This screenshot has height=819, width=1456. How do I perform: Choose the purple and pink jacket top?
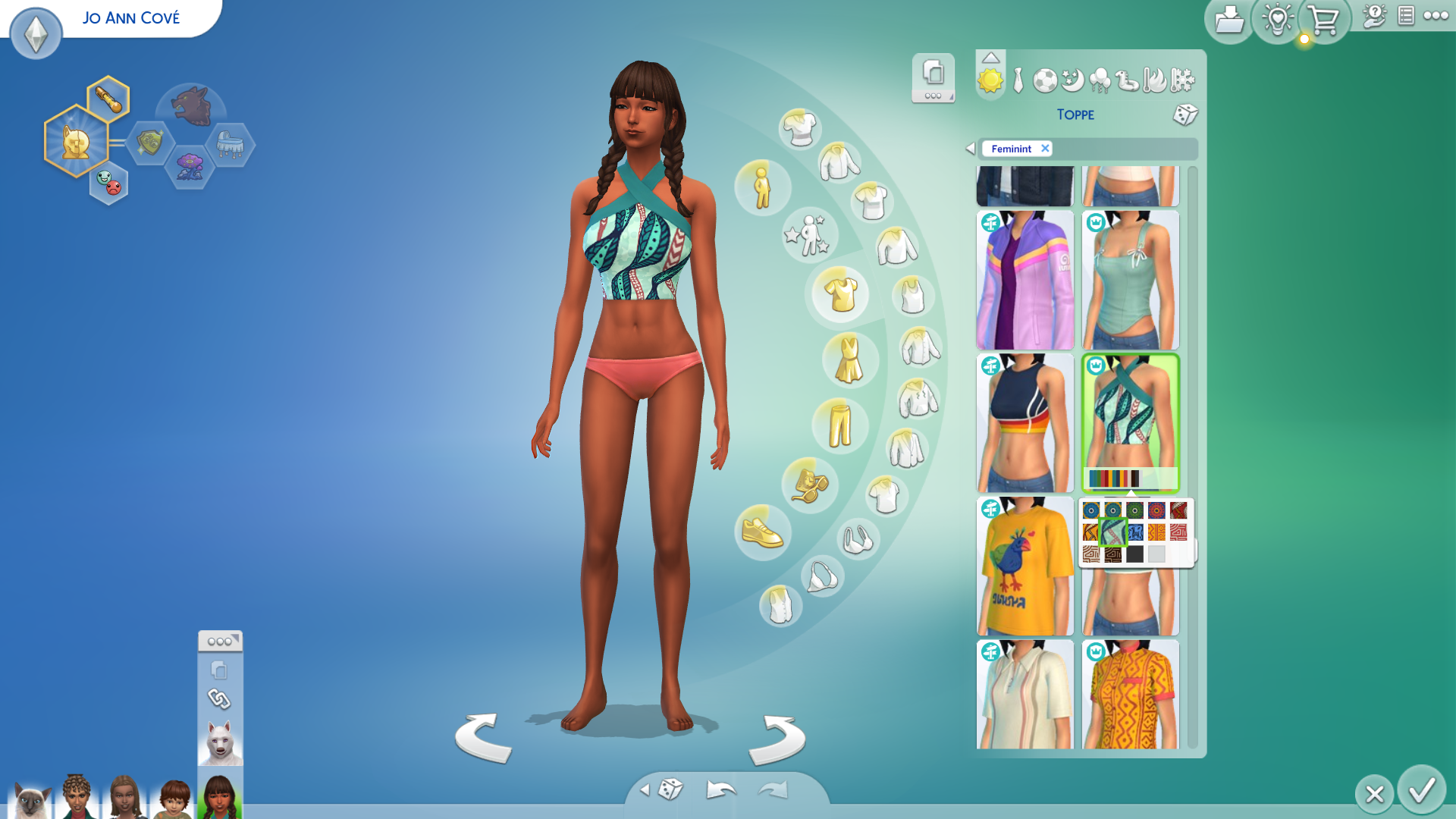(x=1025, y=280)
